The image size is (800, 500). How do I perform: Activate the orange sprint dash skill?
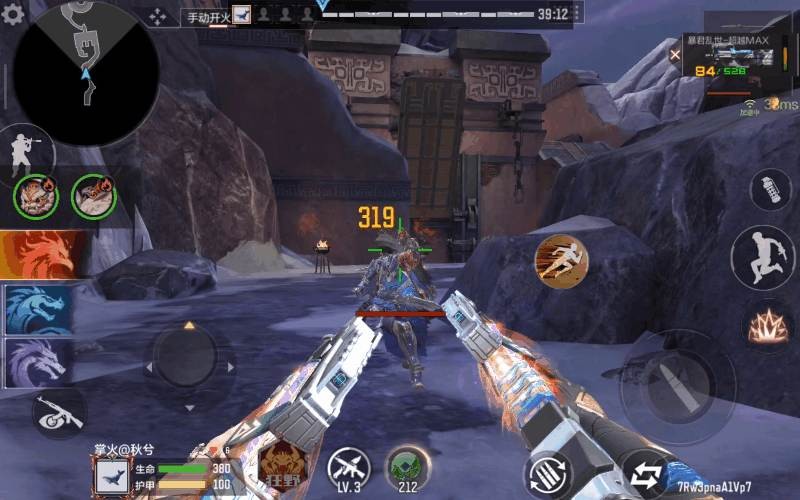pos(561,262)
